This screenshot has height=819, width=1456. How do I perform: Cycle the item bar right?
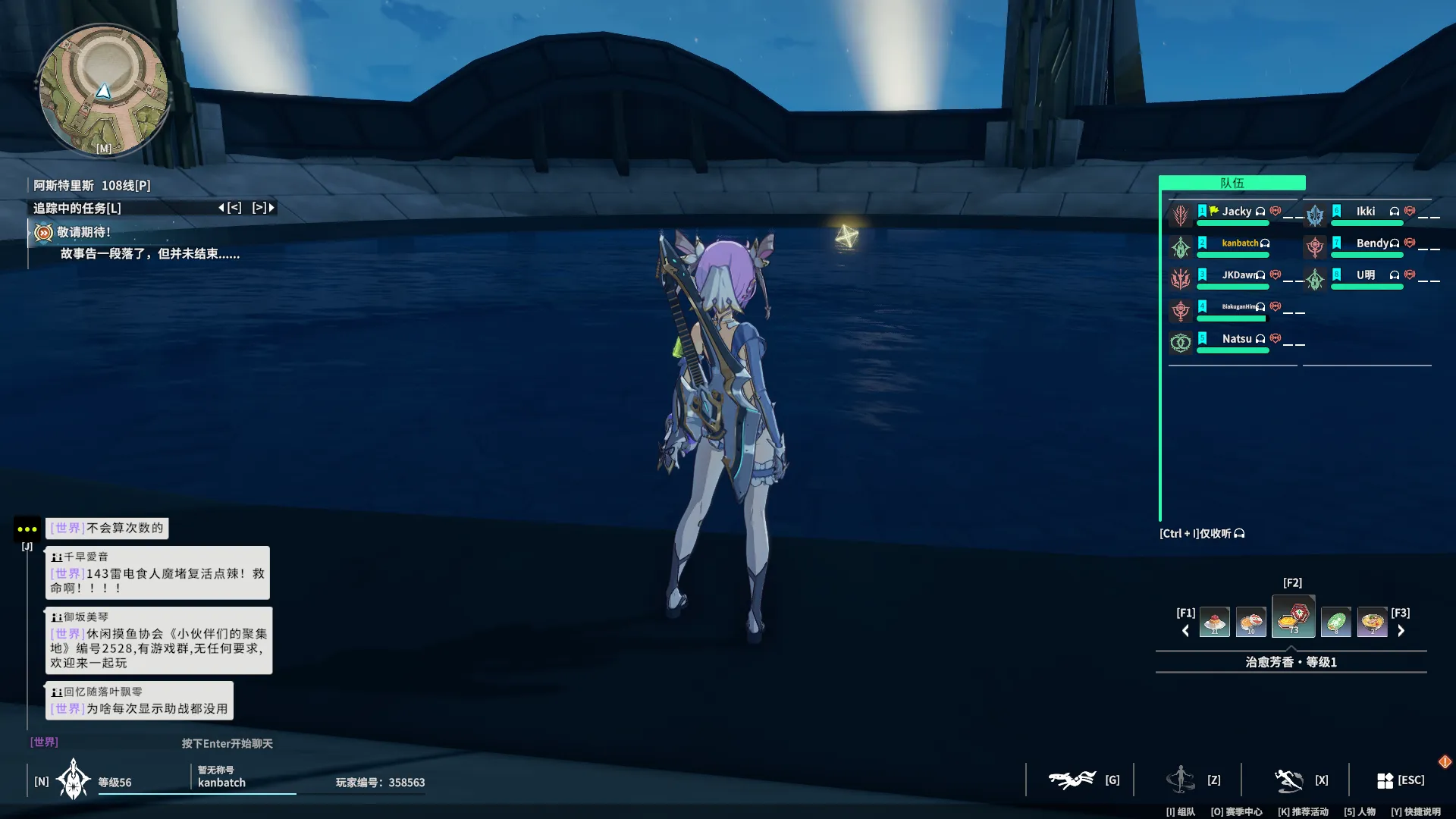click(1401, 631)
